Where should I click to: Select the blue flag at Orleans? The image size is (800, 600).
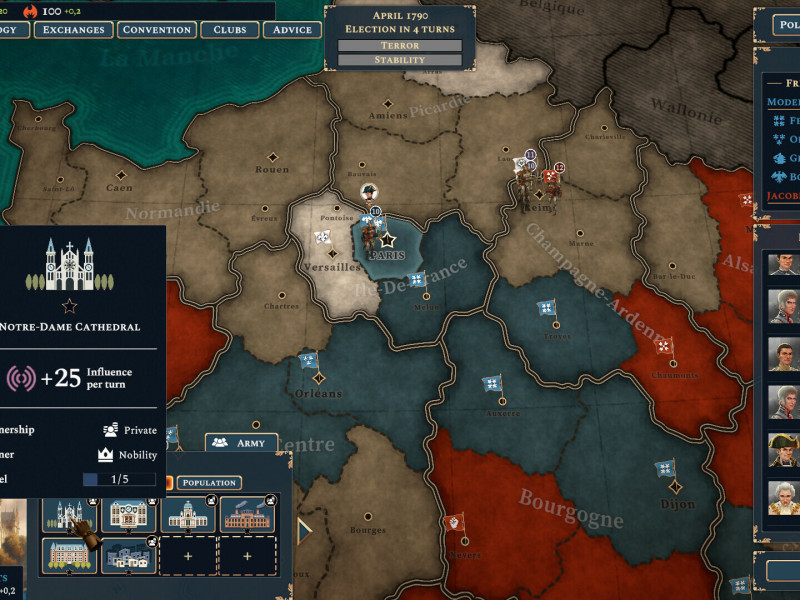(x=309, y=360)
